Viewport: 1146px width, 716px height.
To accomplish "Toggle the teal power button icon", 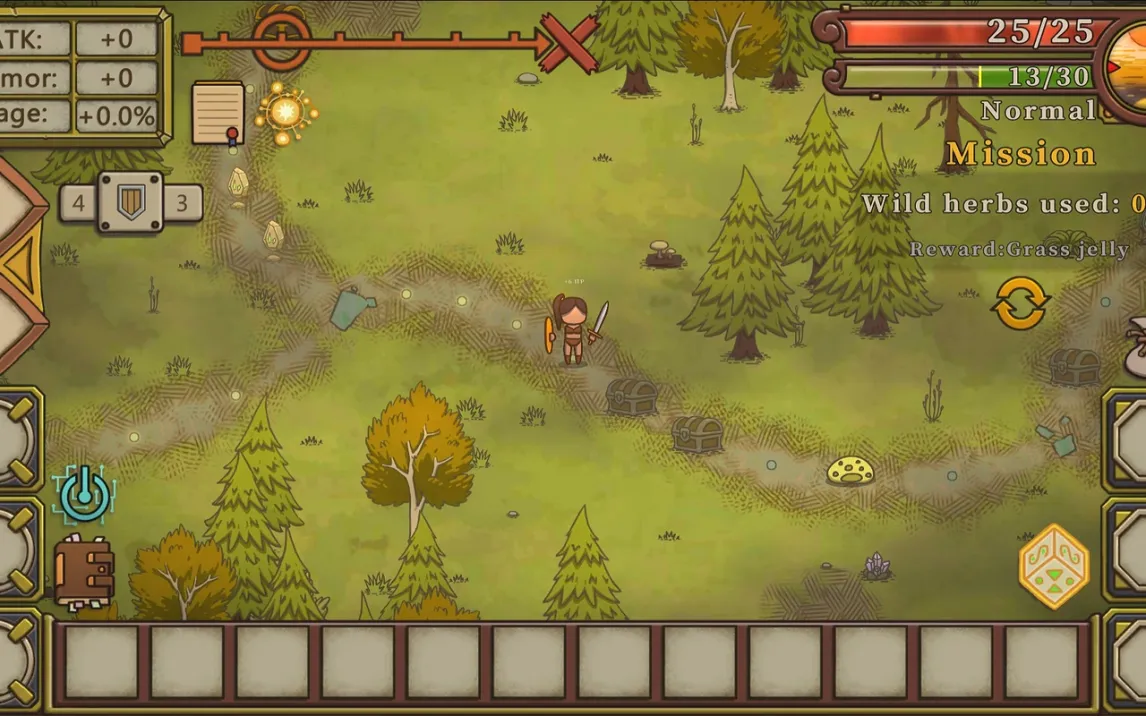I will 85,493.
